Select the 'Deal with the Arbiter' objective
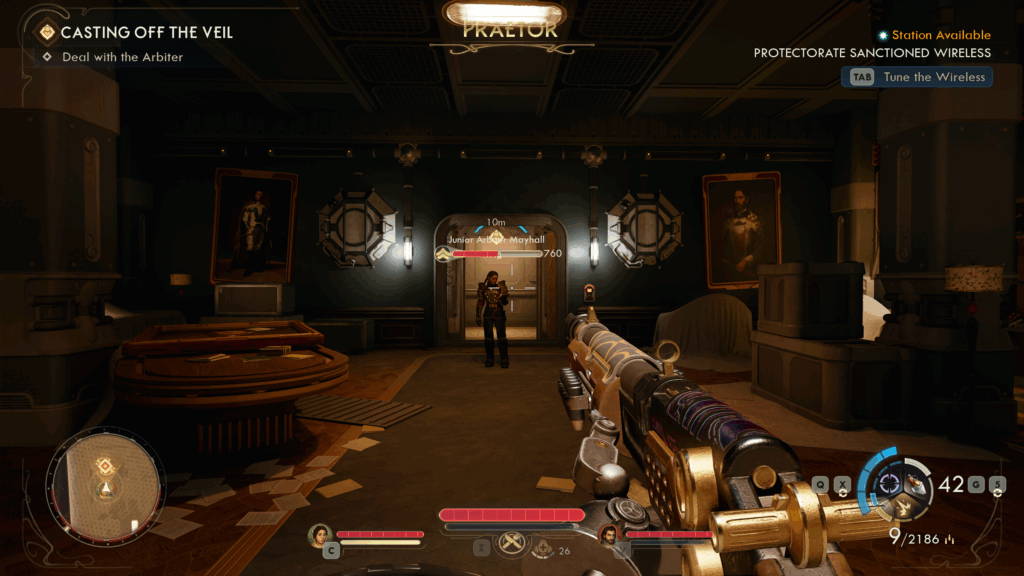This screenshot has width=1024, height=576. point(122,57)
